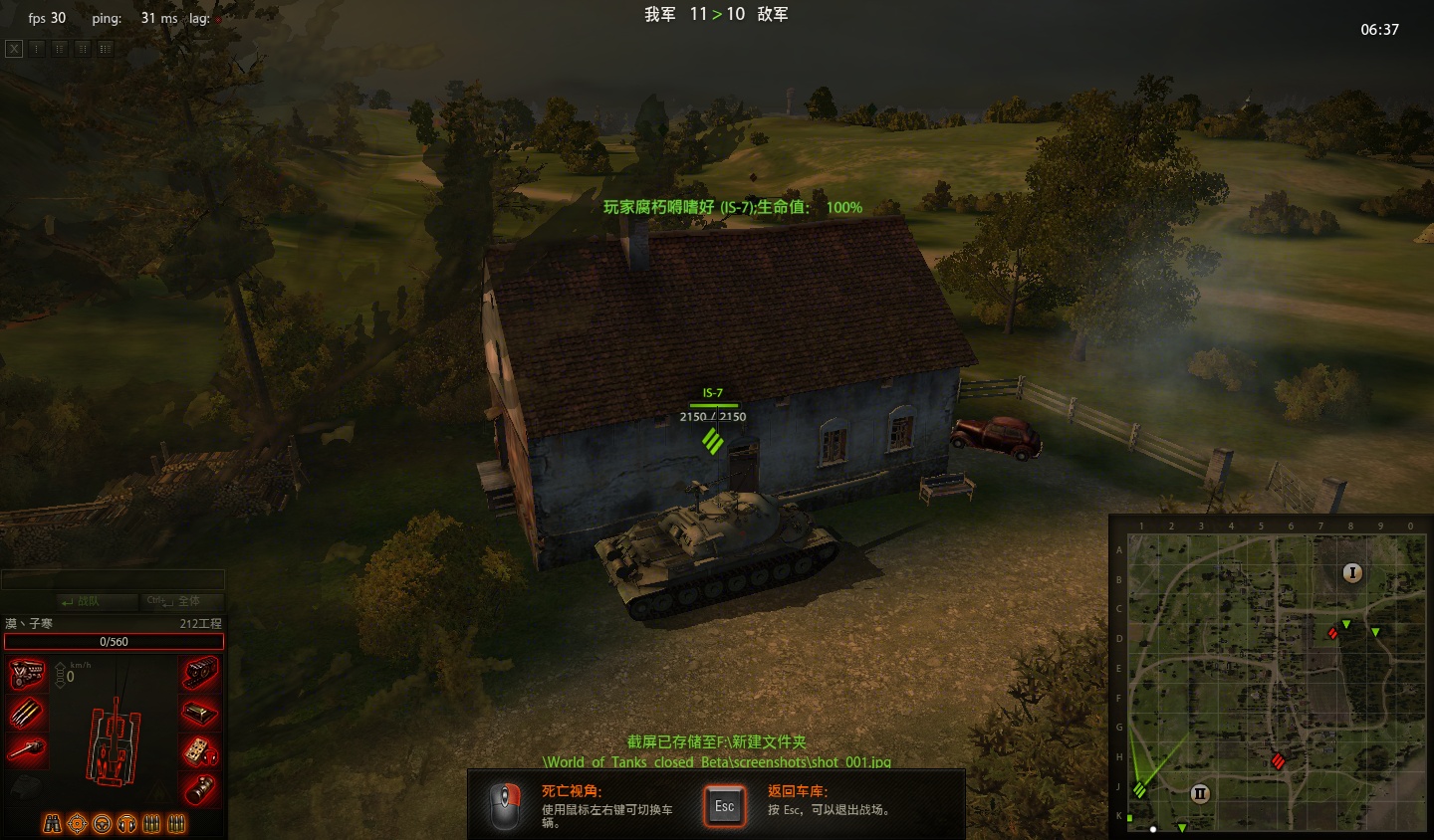Click the damaged engine module icon
This screenshot has height=840, width=1434.
point(27,674)
